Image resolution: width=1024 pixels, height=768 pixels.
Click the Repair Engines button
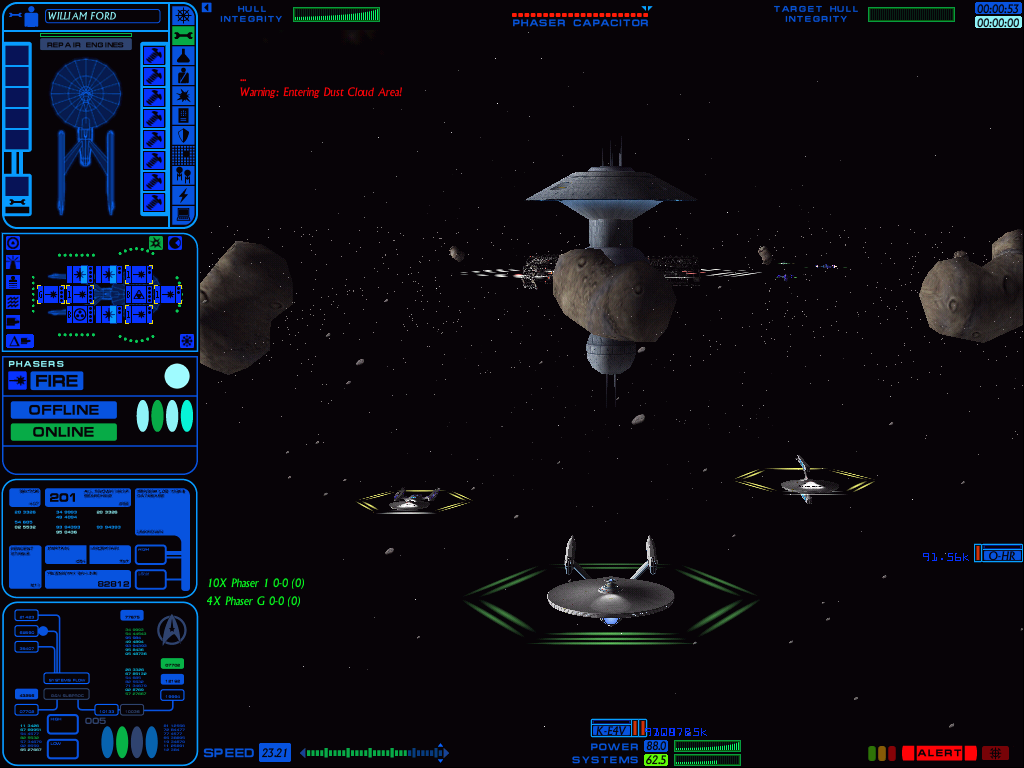85,45
